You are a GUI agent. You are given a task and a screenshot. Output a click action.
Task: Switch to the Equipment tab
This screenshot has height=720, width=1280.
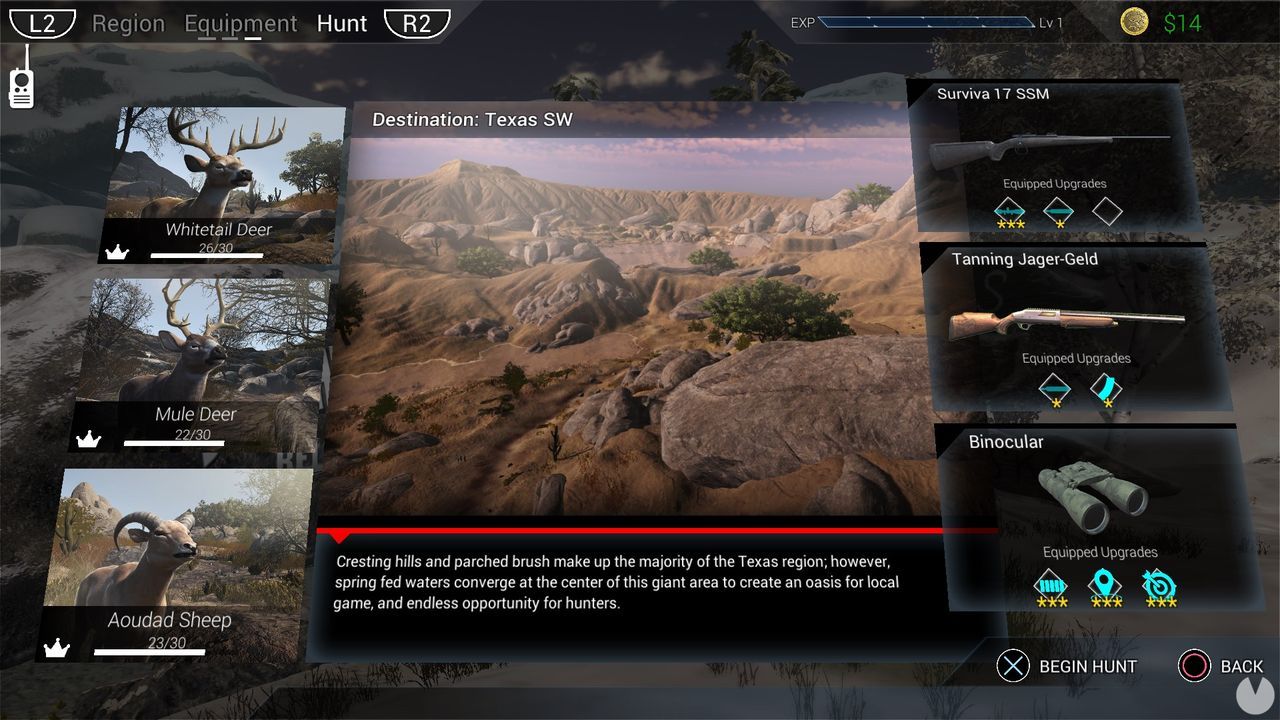pyautogui.click(x=241, y=23)
